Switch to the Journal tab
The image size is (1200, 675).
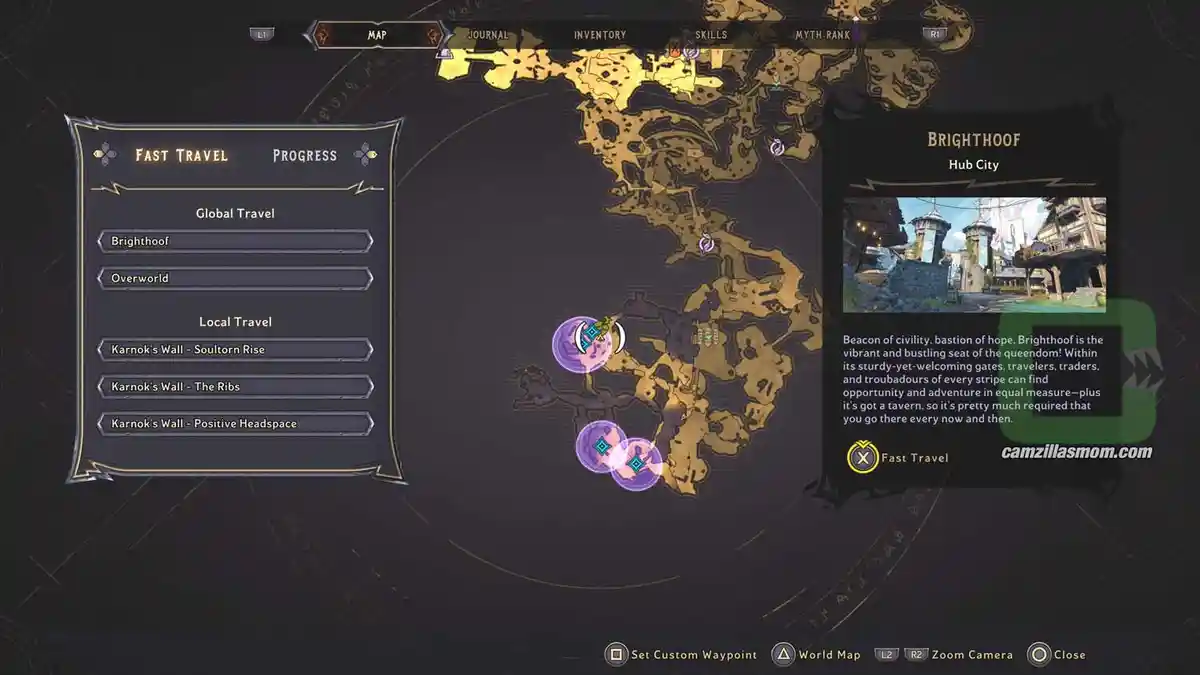click(x=488, y=35)
